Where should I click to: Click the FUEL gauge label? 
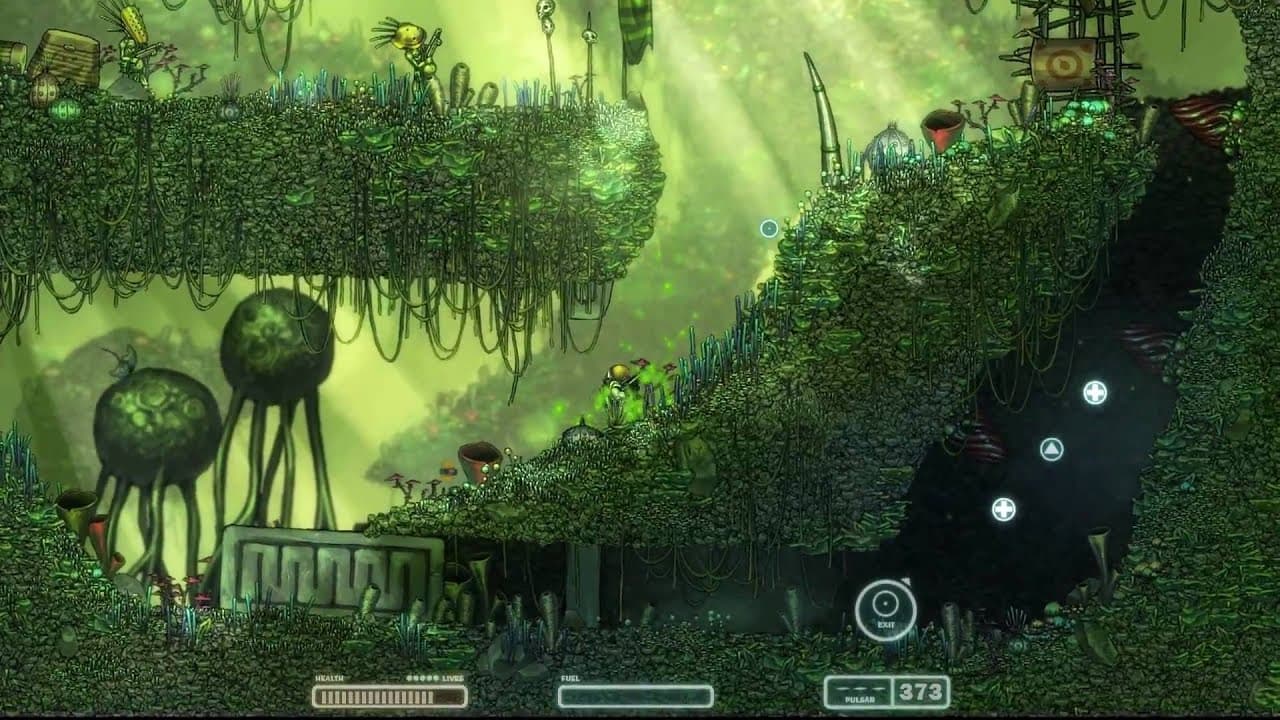pos(572,678)
